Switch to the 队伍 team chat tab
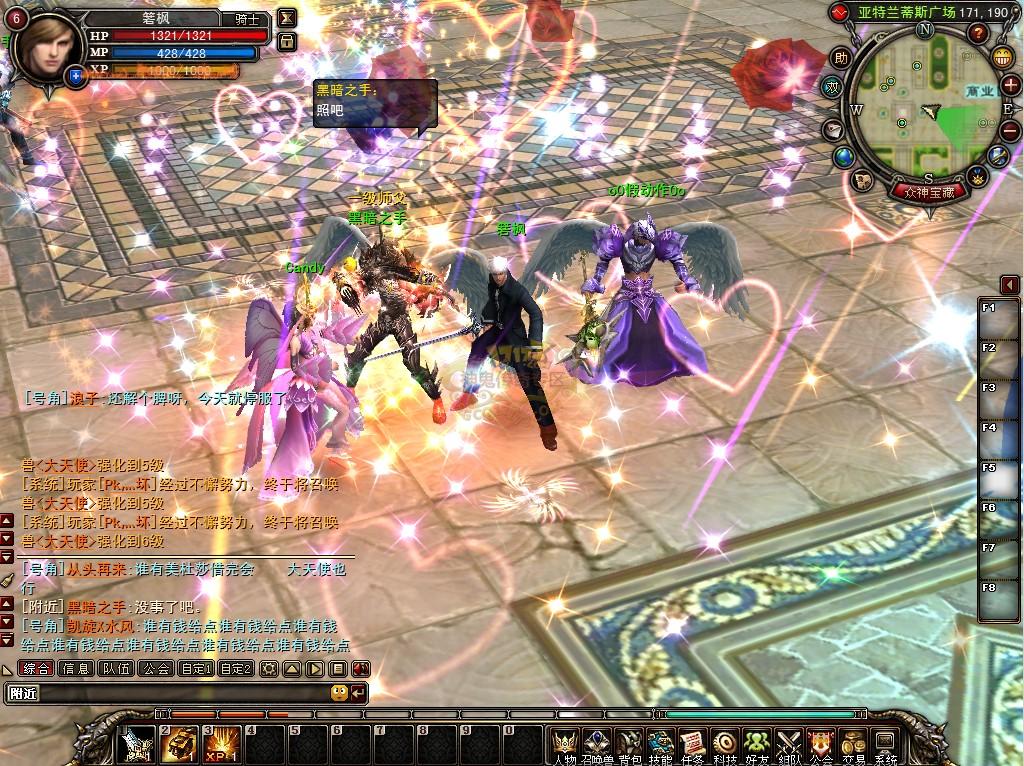This screenshot has width=1024, height=766. click(x=116, y=668)
